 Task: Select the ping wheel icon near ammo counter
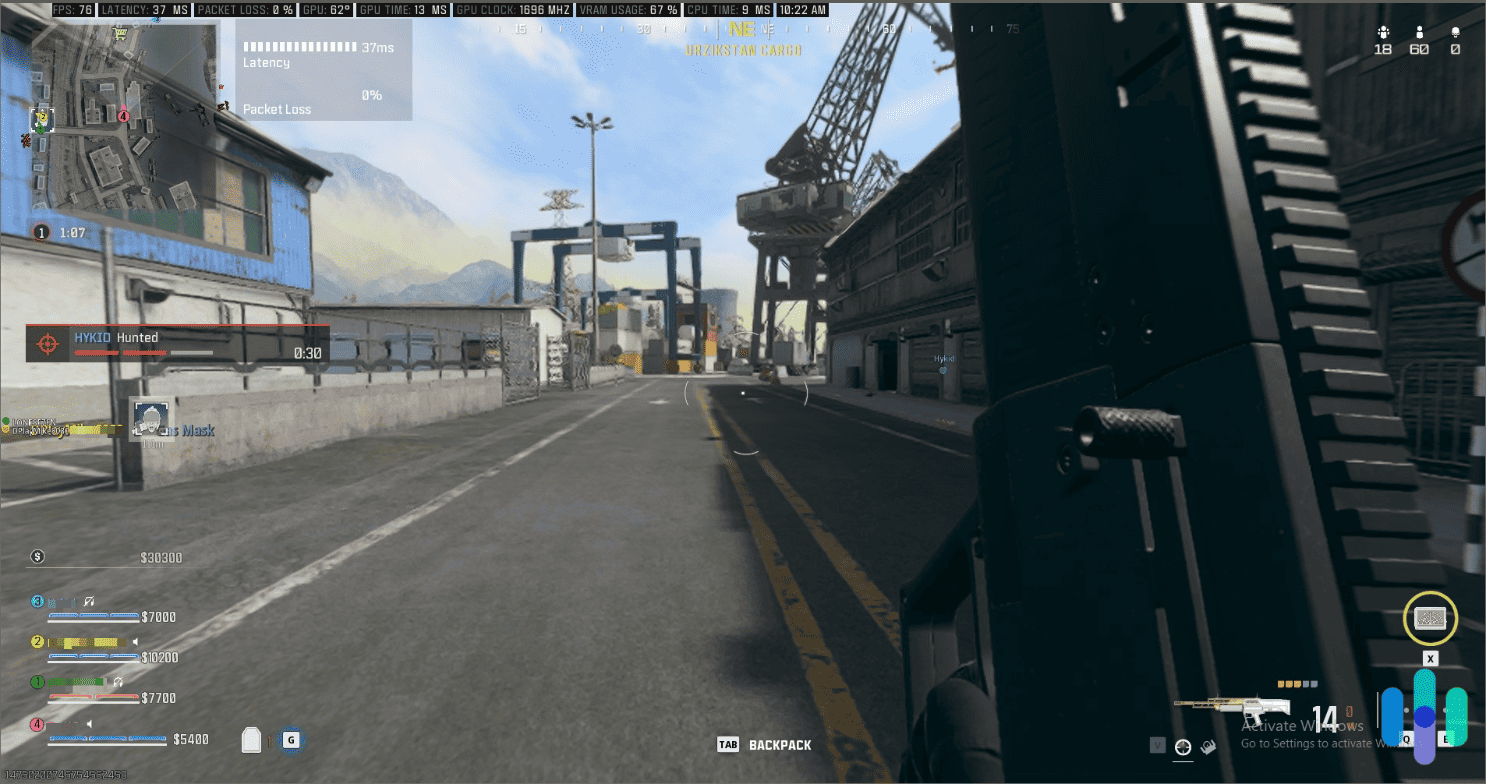coord(1183,745)
